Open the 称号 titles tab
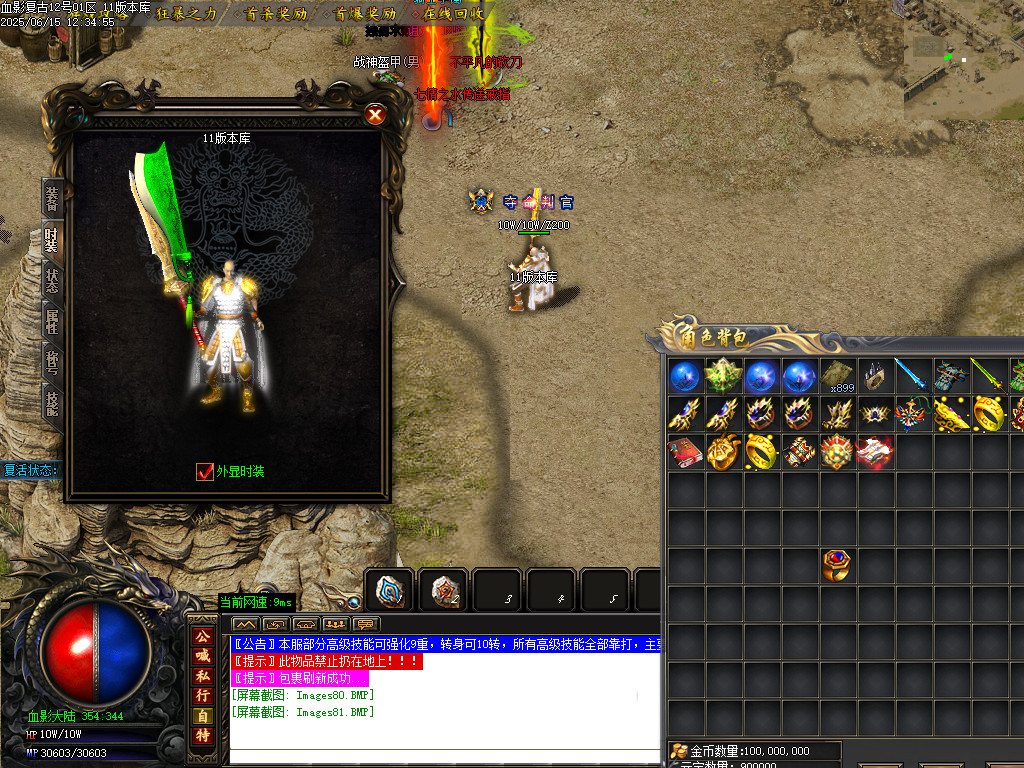 52,361
